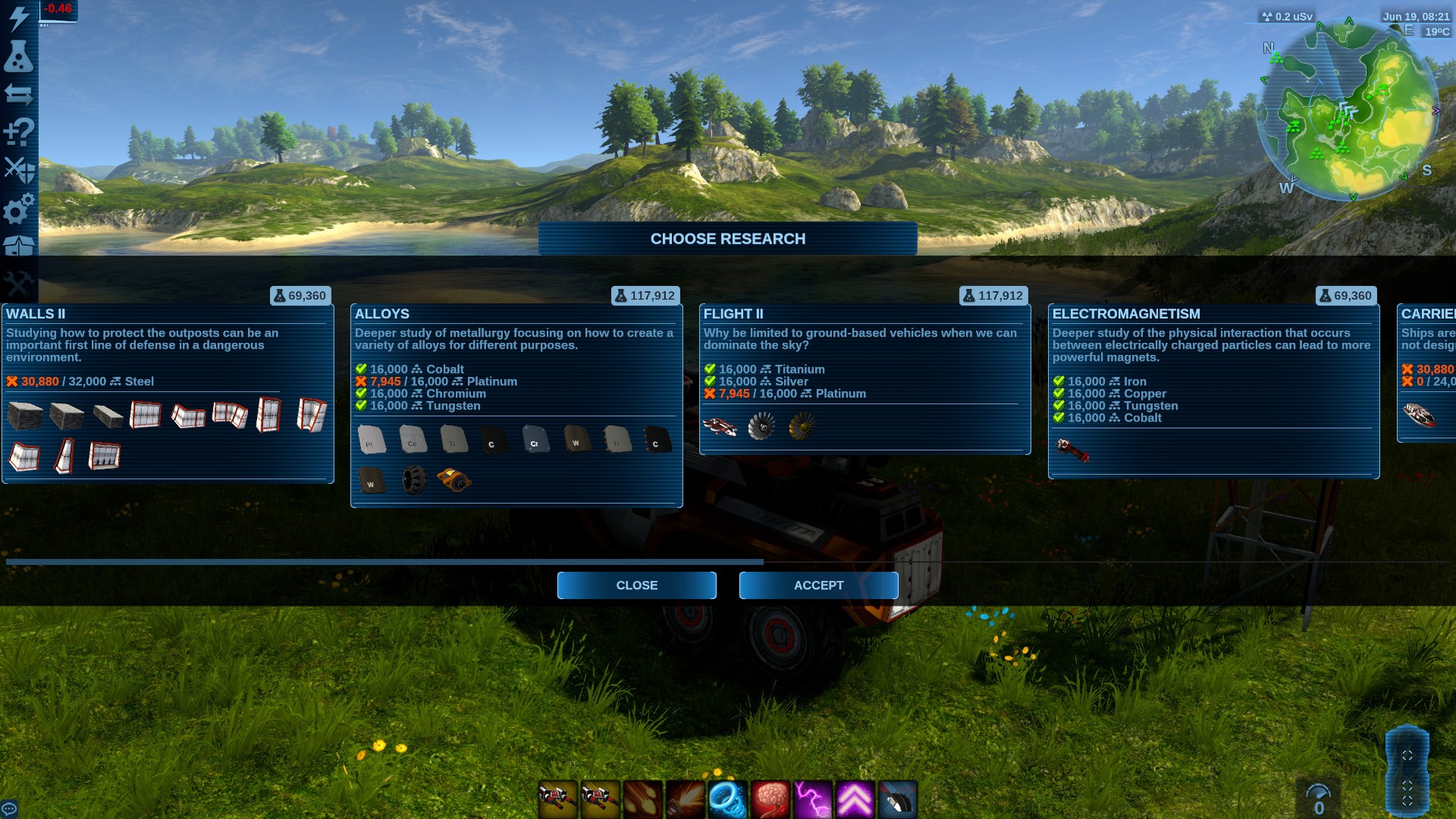Click the circular minimap
The height and width of the screenshot is (819, 1456).
click(1348, 111)
